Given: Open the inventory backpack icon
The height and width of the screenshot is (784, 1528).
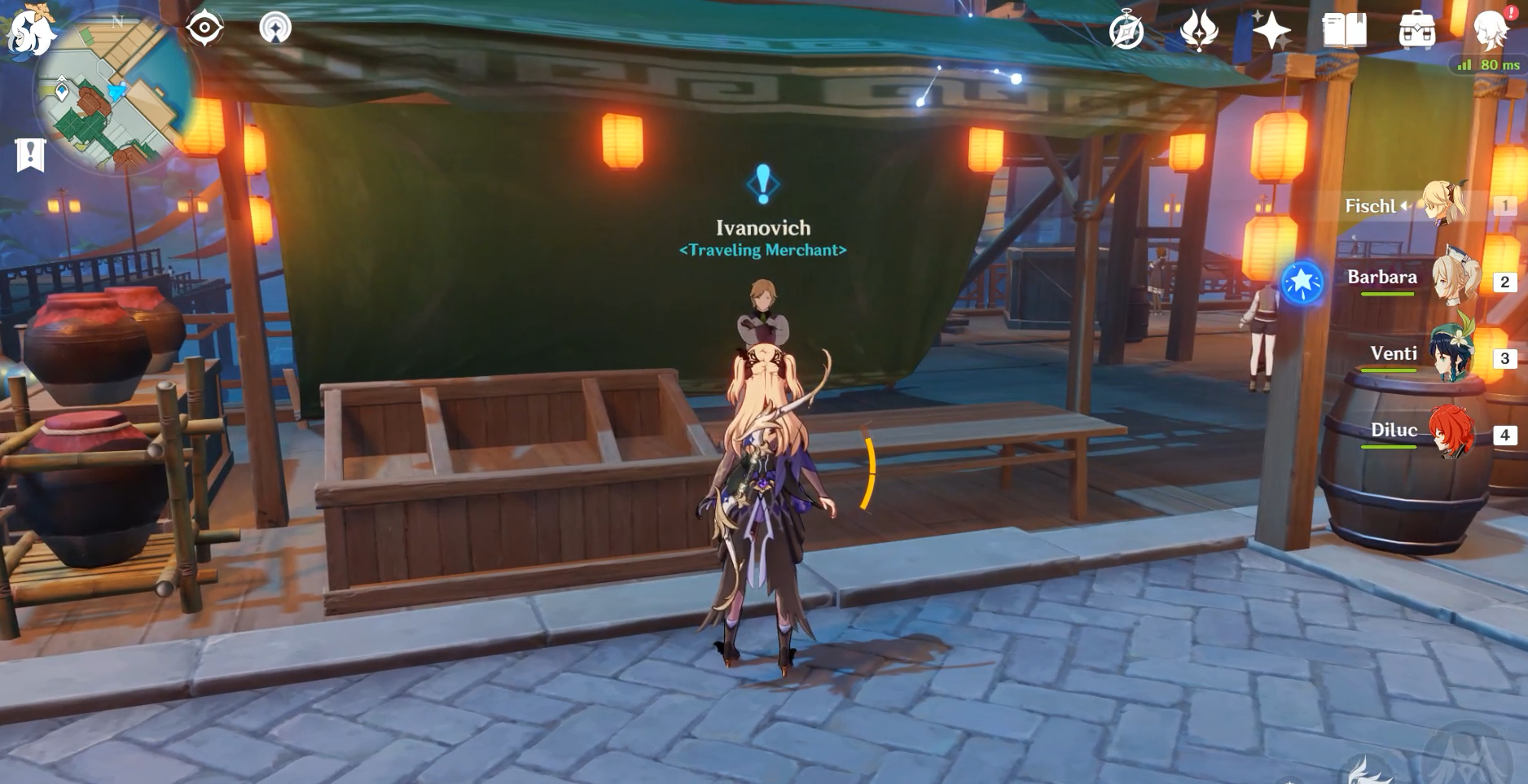Looking at the screenshot, I should pos(1416,31).
